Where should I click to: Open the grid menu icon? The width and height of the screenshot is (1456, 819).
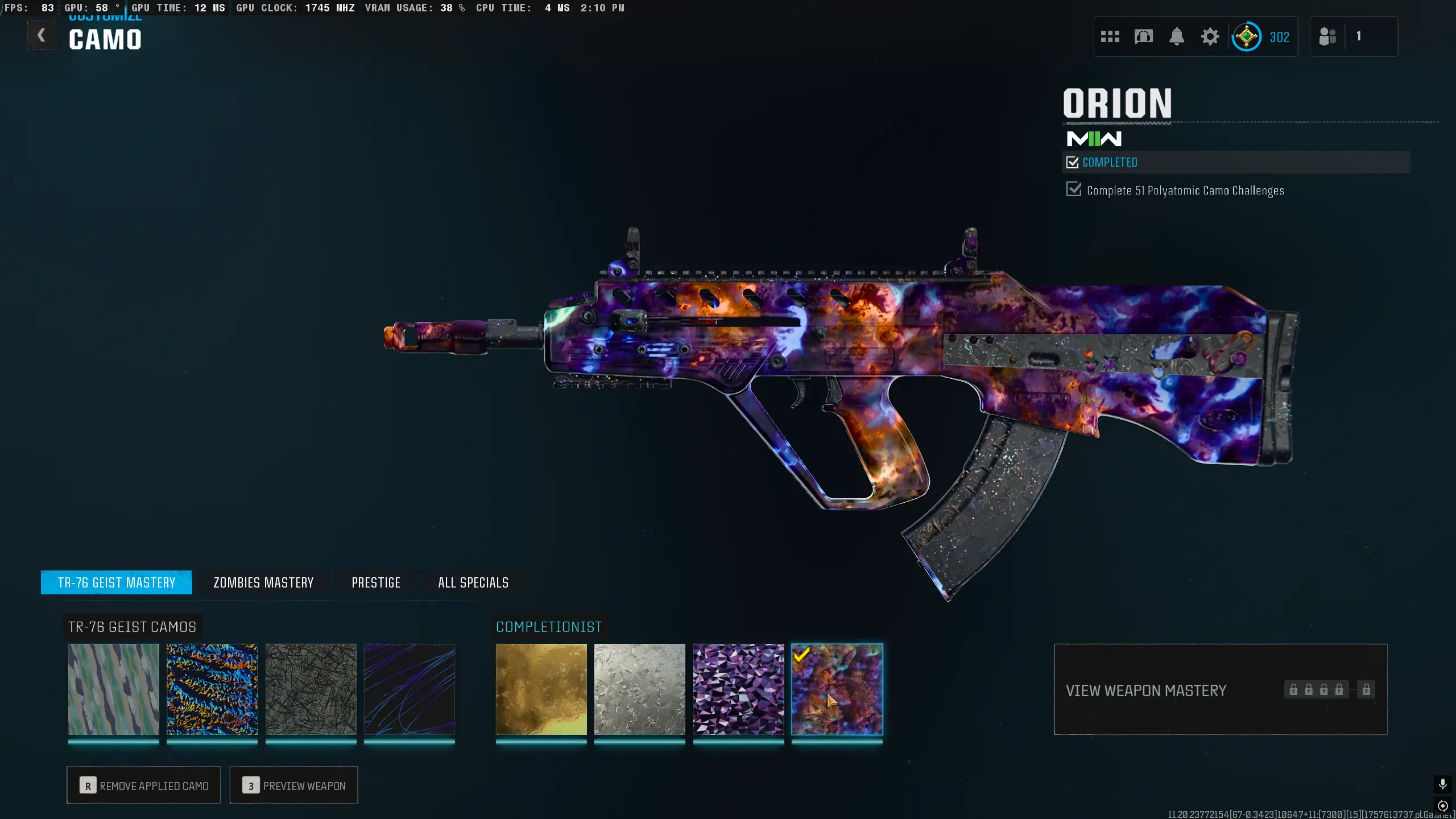[1110, 37]
